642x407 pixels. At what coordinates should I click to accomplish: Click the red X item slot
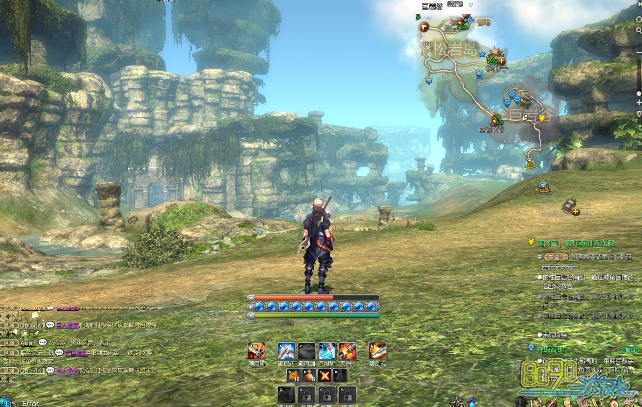(x=324, y=375)
